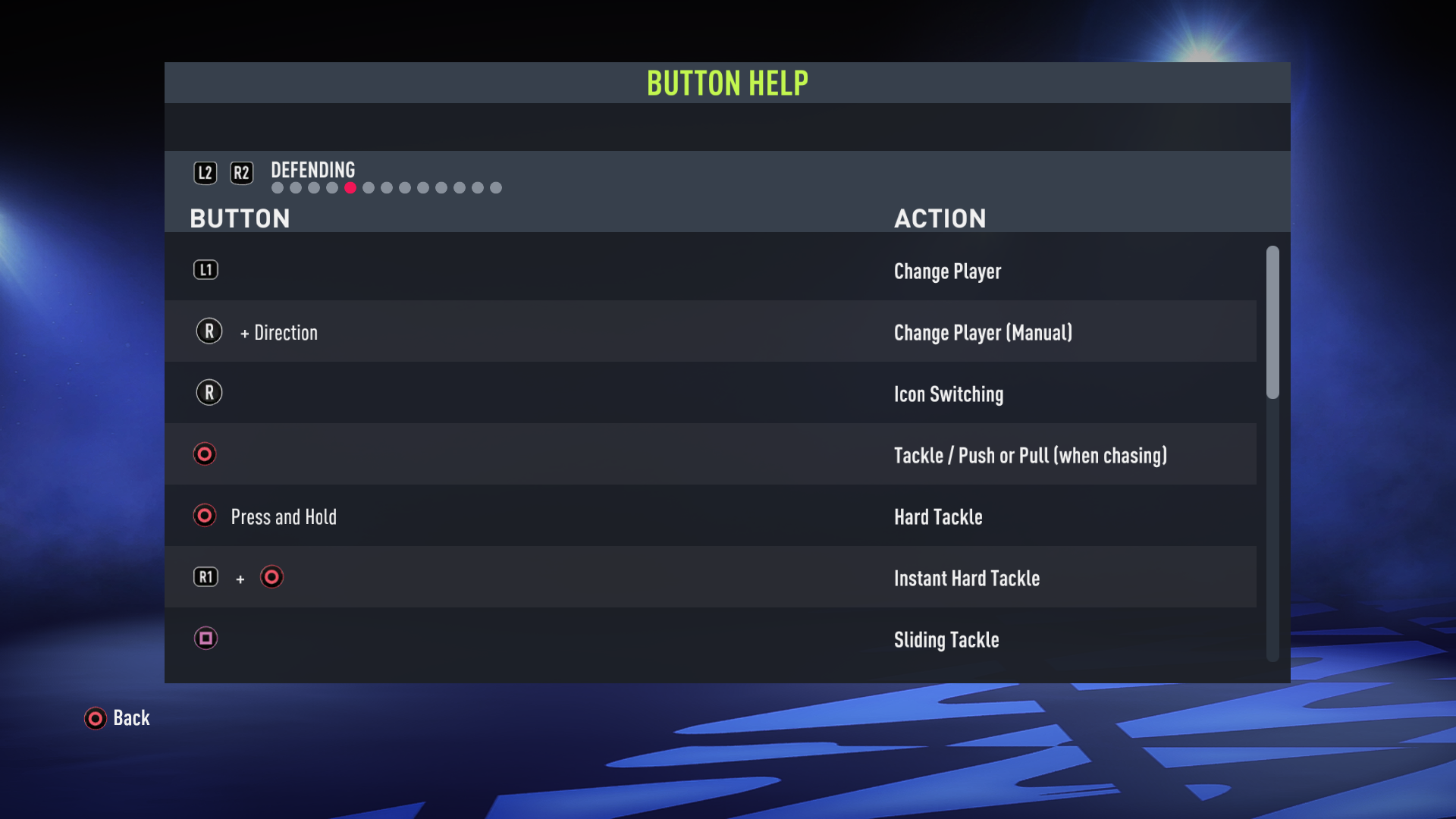Click the first pagination dot
The width and height of the screenshot is (1456, 819).
tap(276, 187)
